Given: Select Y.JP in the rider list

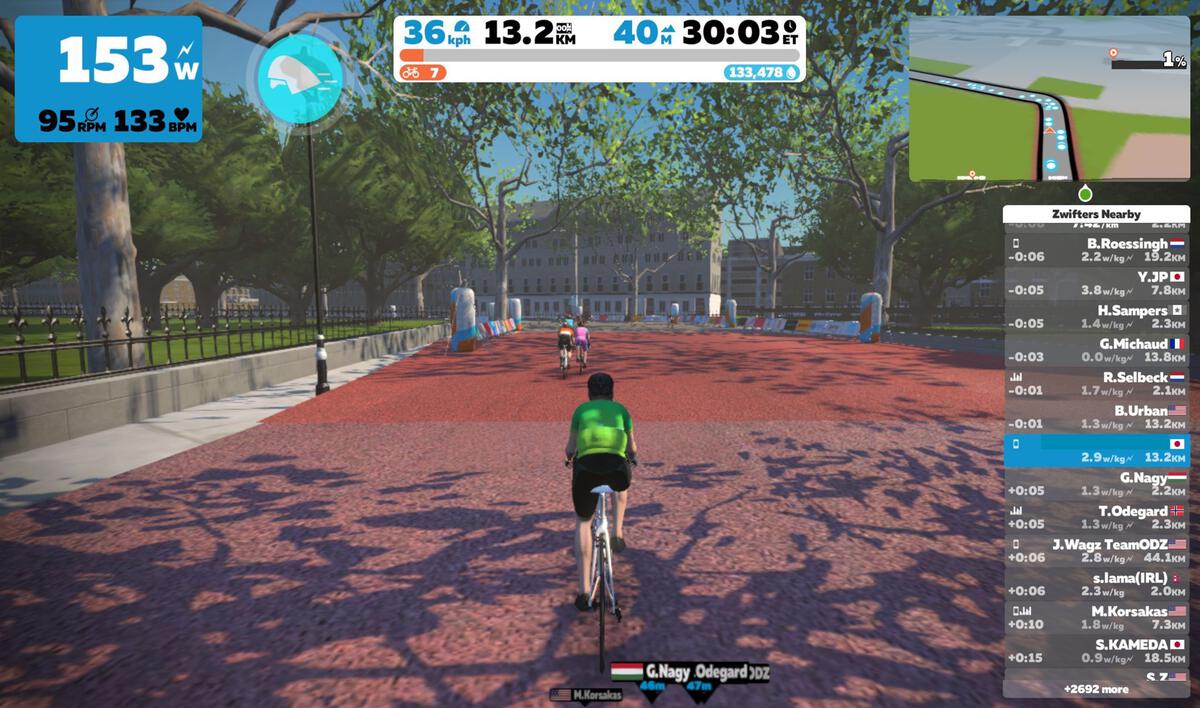Looking at the screenshot, I should [x=1097, y=283].
